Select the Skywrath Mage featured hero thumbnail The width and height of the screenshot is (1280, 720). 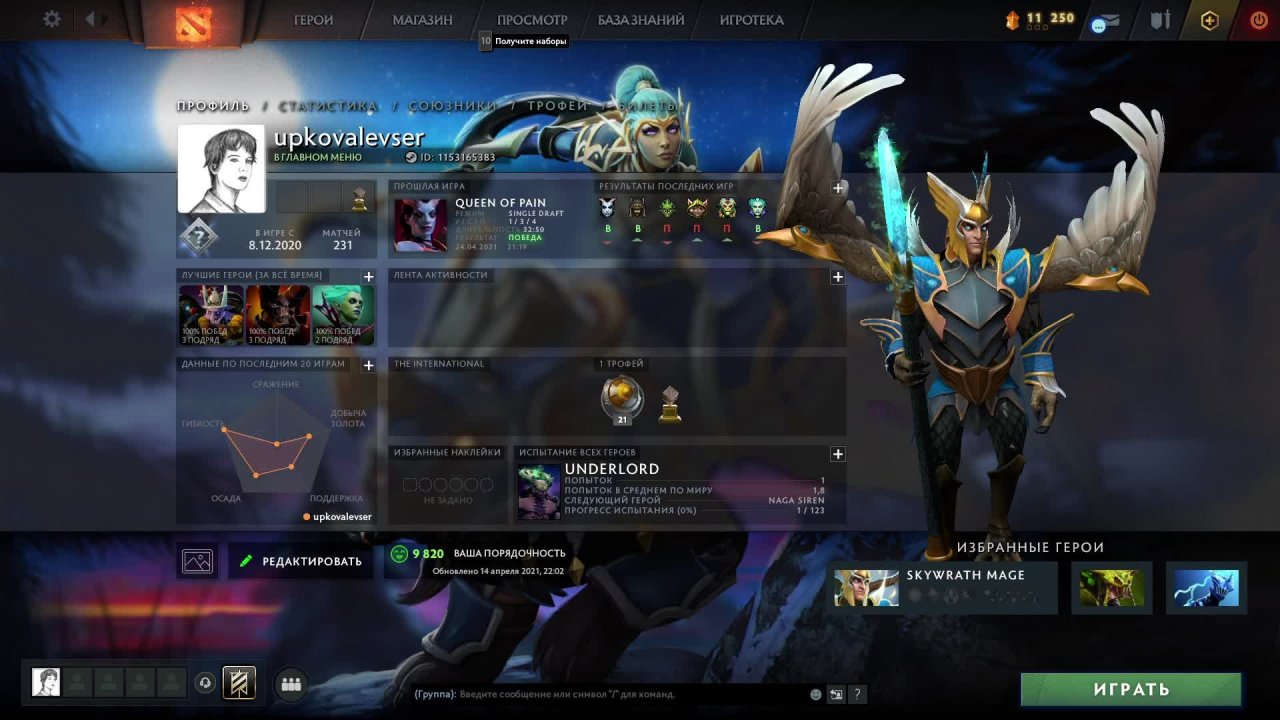point(866,587)
